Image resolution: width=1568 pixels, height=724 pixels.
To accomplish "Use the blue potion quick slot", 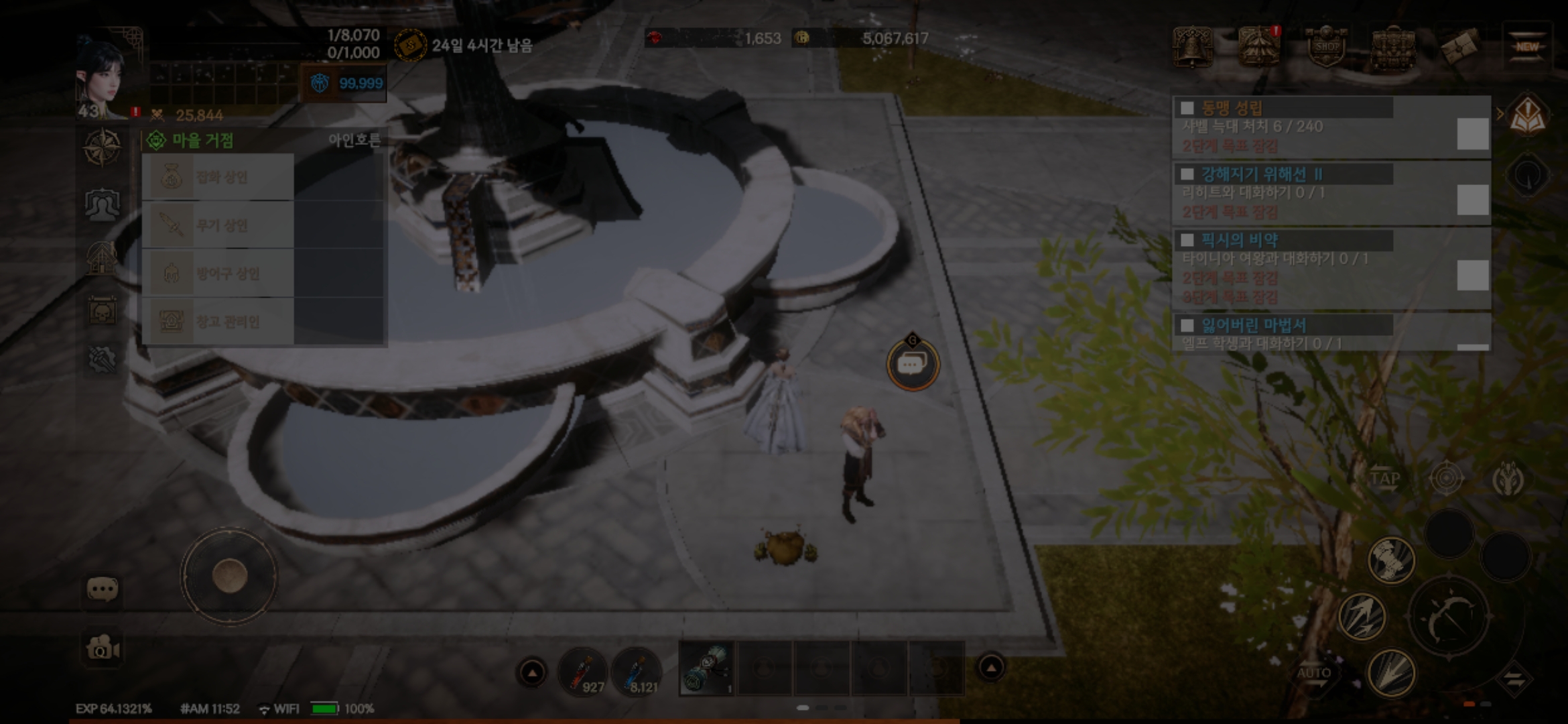I will coord(637,670).
